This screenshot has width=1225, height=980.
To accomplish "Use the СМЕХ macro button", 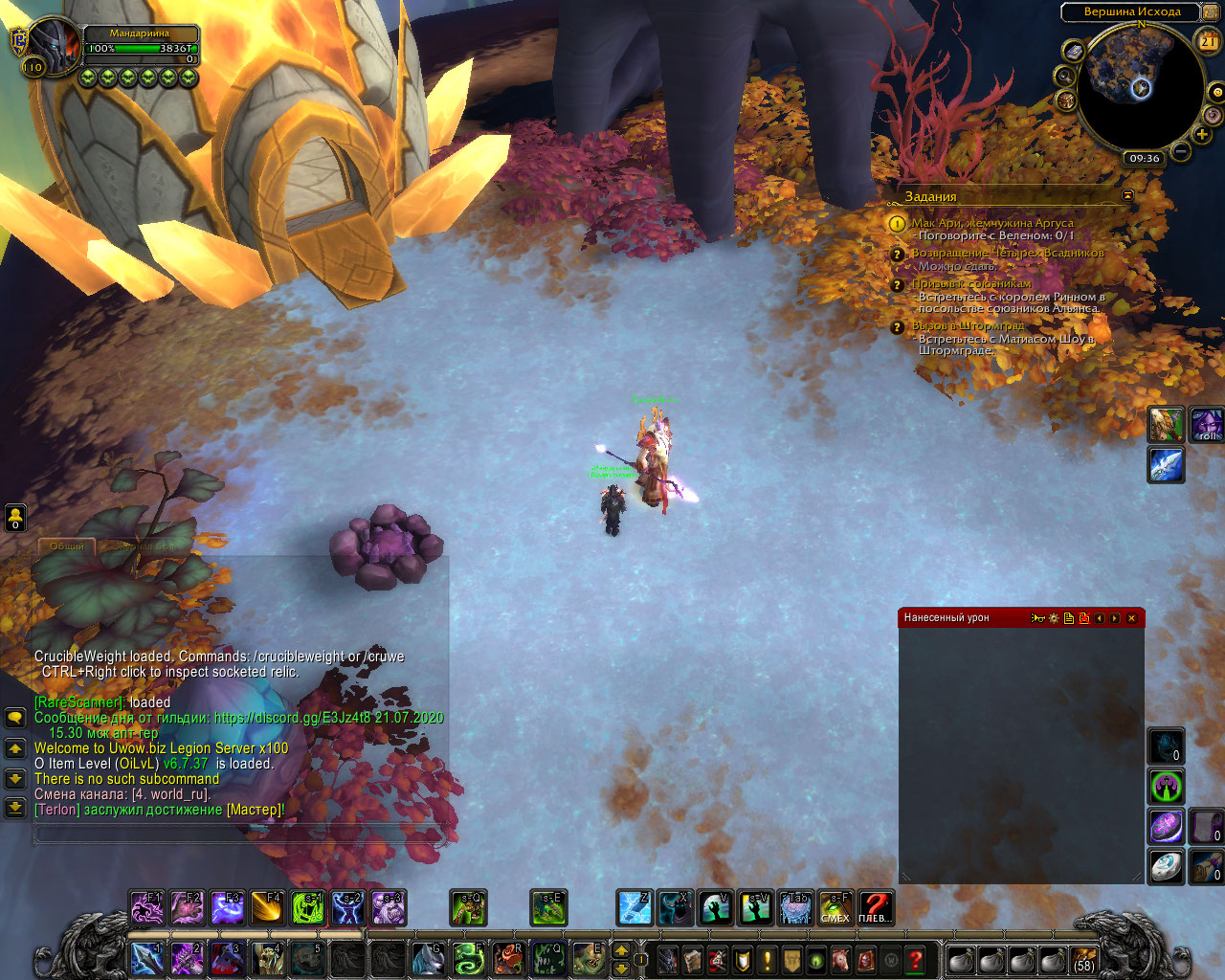I will coord(835,907).
